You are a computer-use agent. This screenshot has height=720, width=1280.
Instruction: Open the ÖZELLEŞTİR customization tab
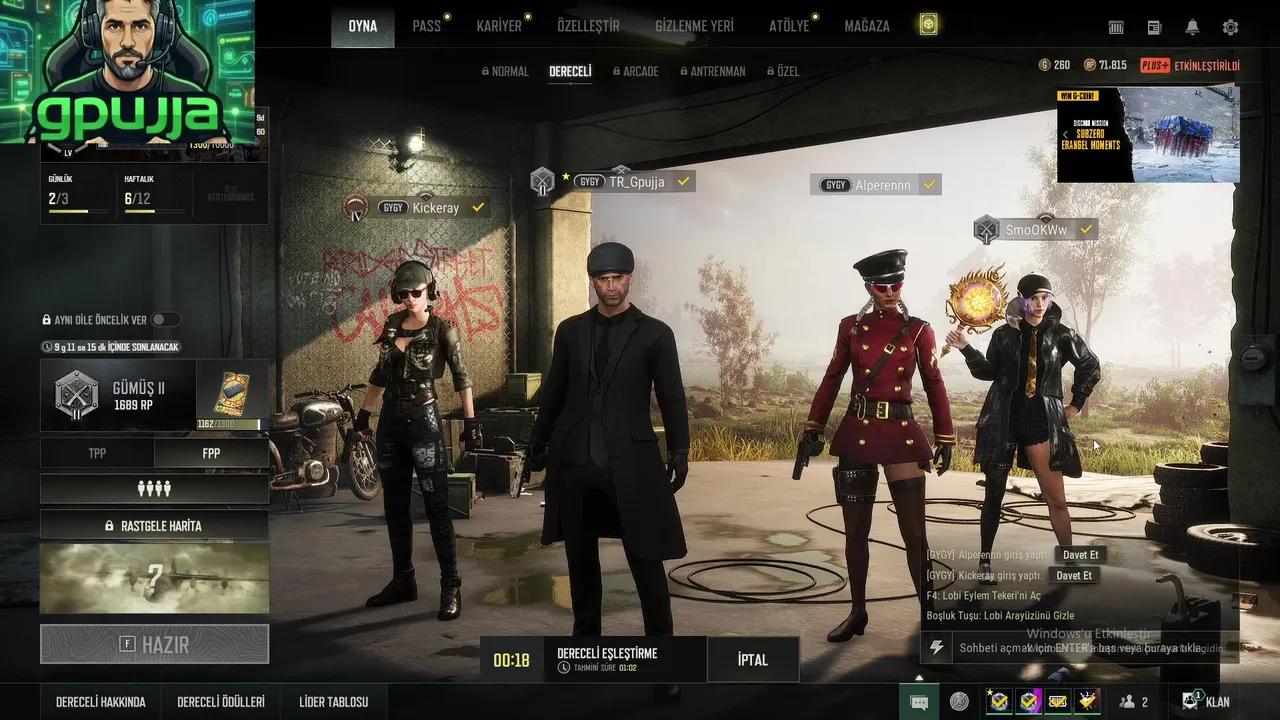(x=588, y=26)
